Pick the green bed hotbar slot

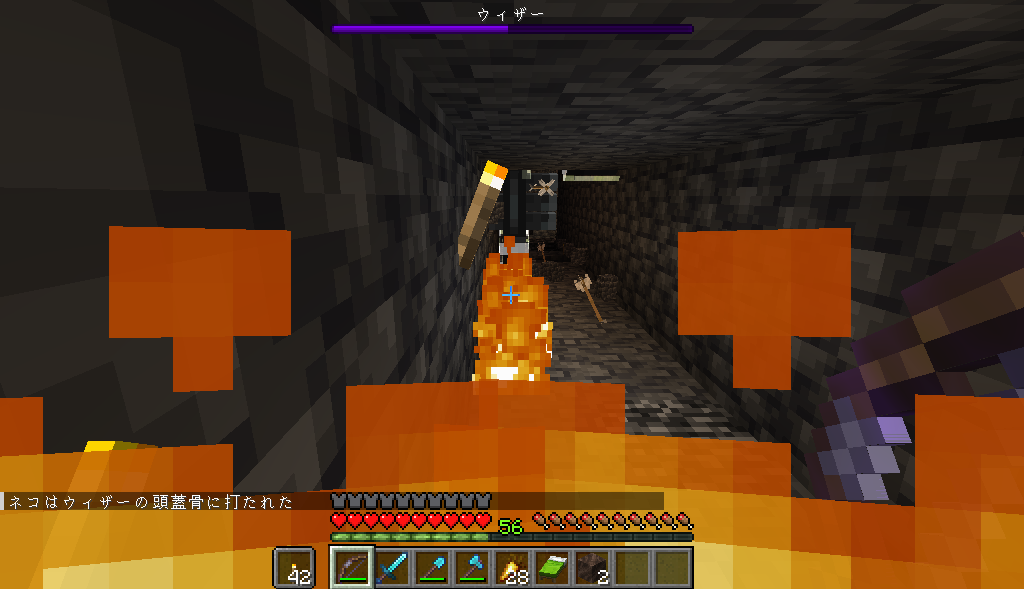(x=552, y=567)
